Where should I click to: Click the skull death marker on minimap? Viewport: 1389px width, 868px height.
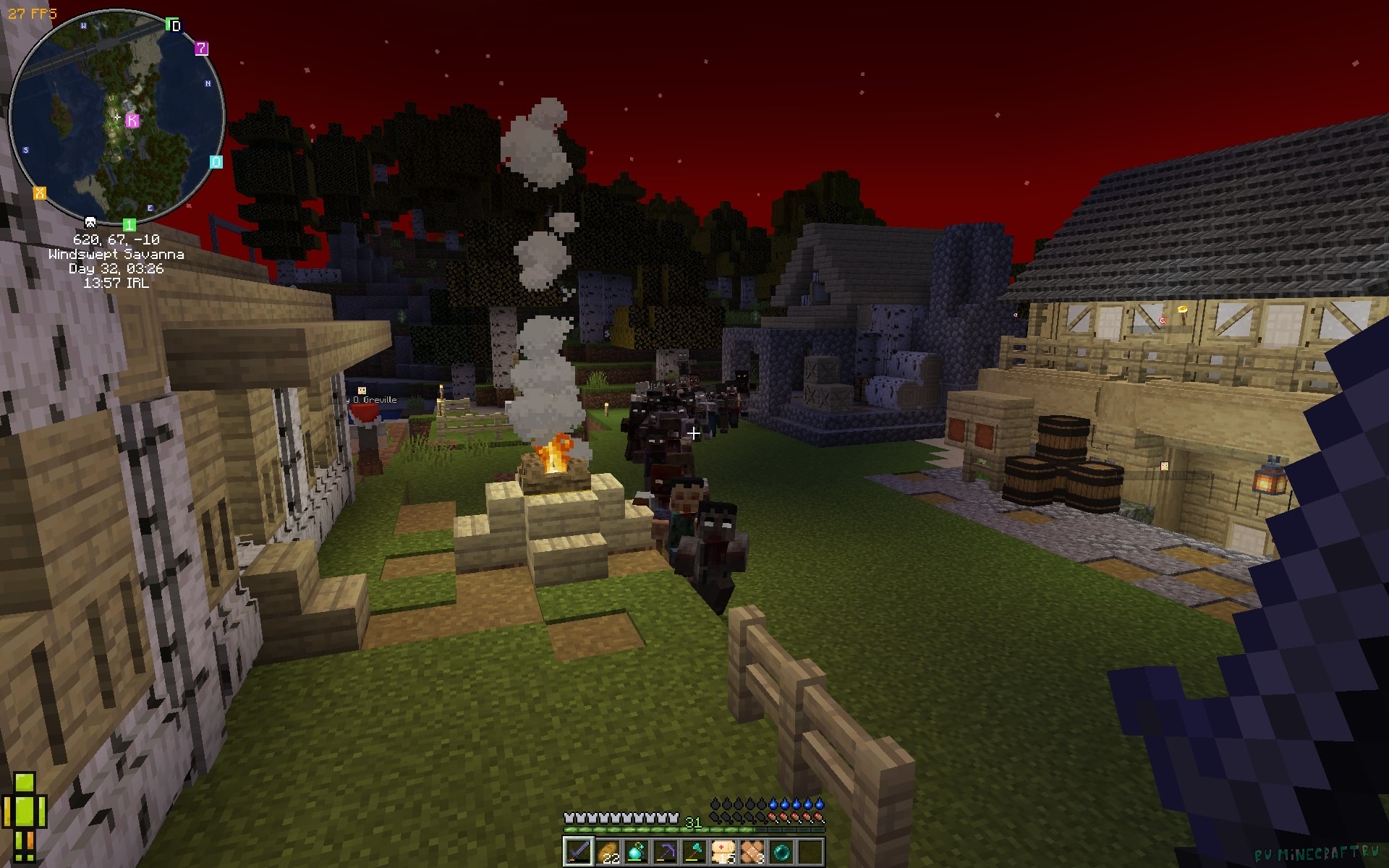(x=90, y=222)
